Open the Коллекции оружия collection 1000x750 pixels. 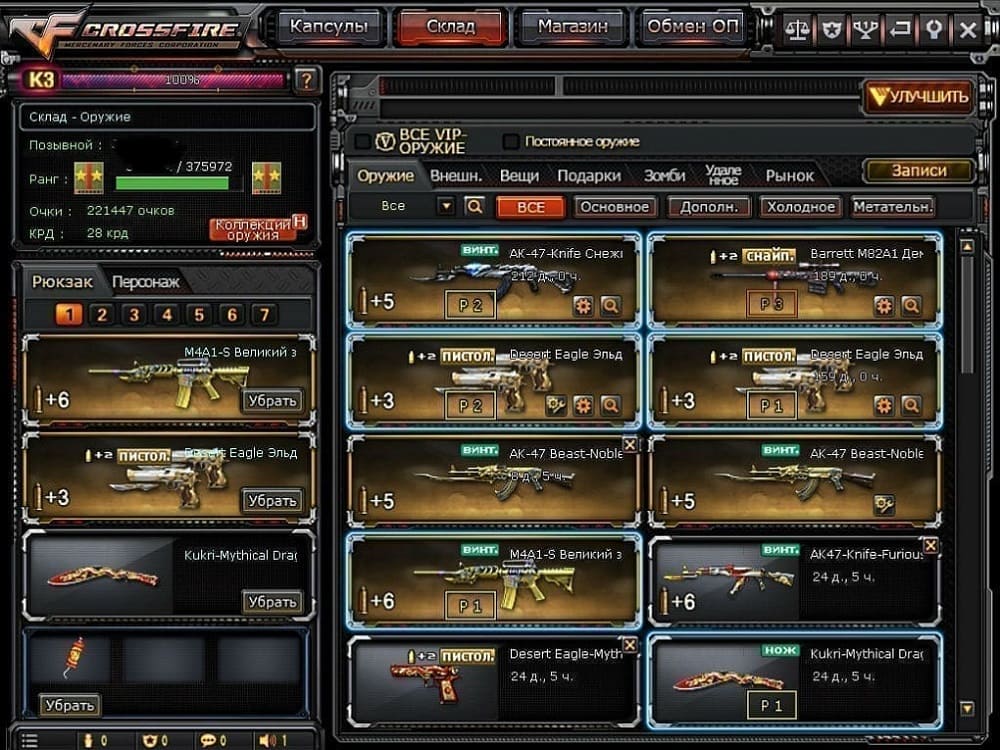[254, 229]
